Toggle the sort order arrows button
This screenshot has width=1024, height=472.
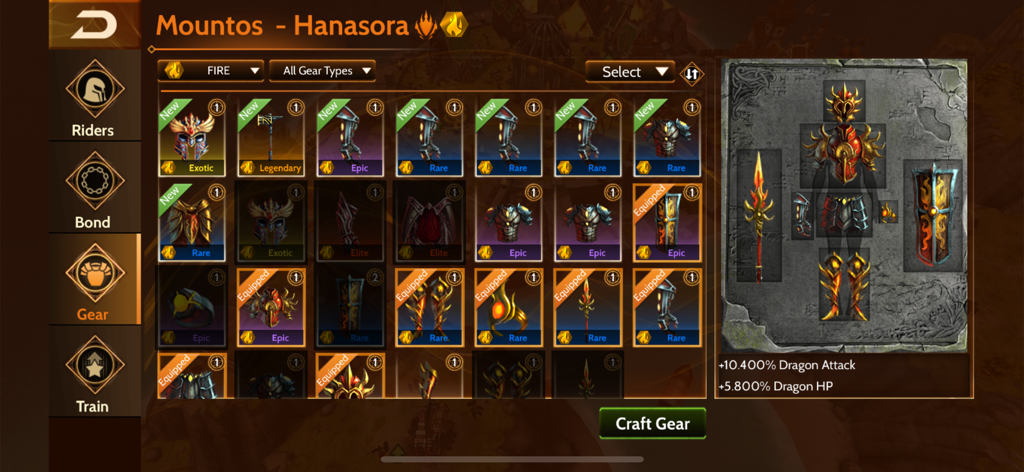(x=691, y=72)
